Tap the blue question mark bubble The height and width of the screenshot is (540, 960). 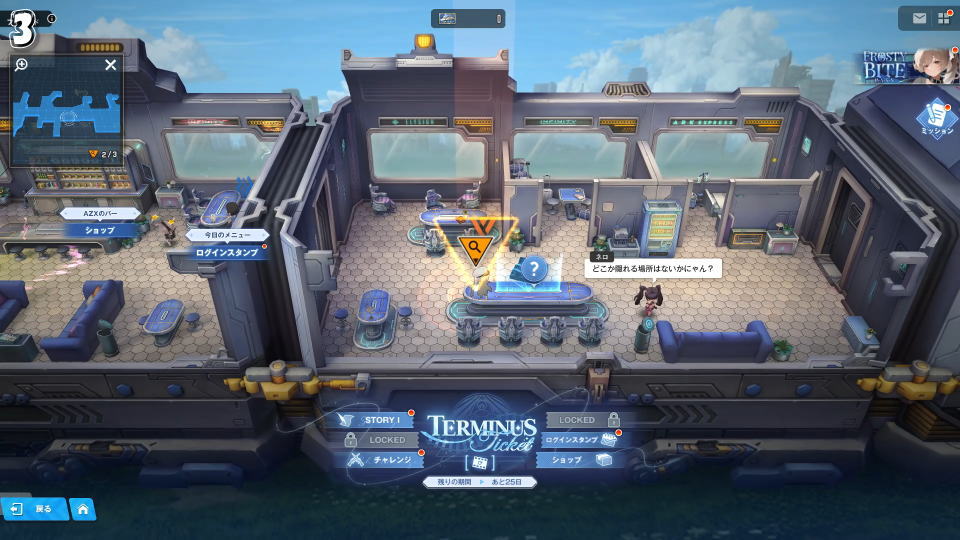535,268
